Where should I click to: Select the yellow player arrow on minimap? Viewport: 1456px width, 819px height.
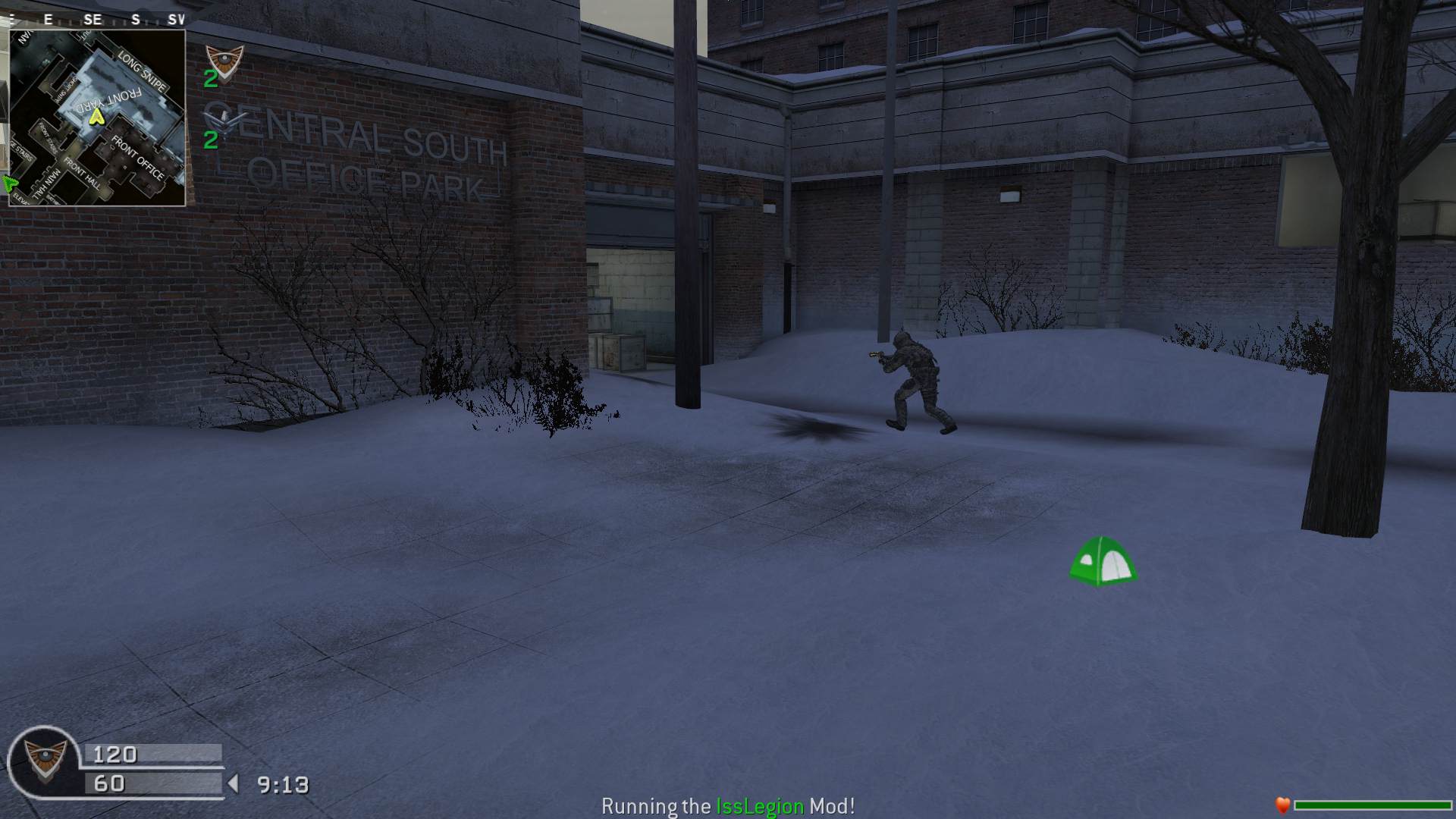[96, 117]
